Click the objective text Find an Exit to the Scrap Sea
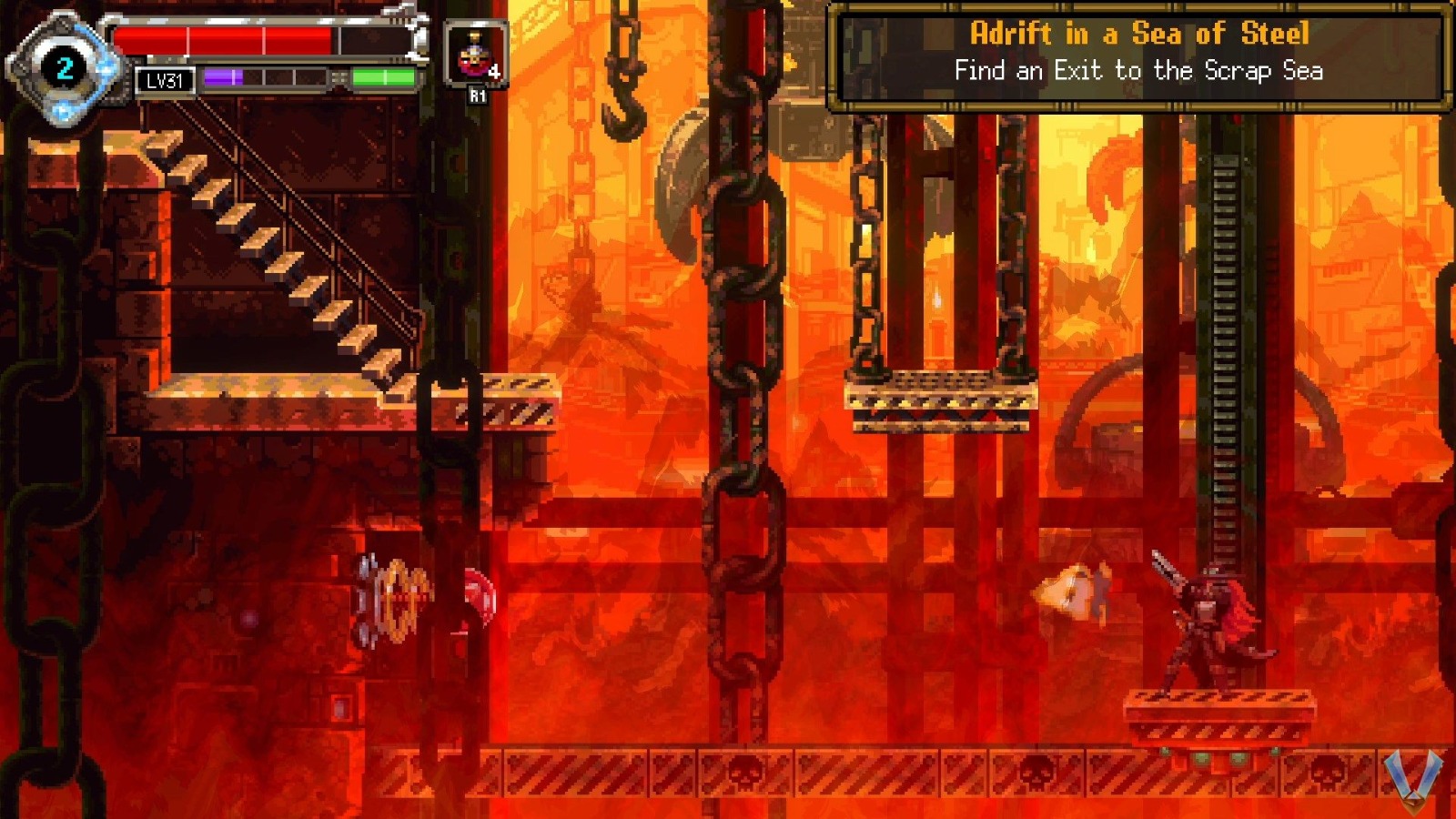The image size is (1456, 819). (1138, 69)
